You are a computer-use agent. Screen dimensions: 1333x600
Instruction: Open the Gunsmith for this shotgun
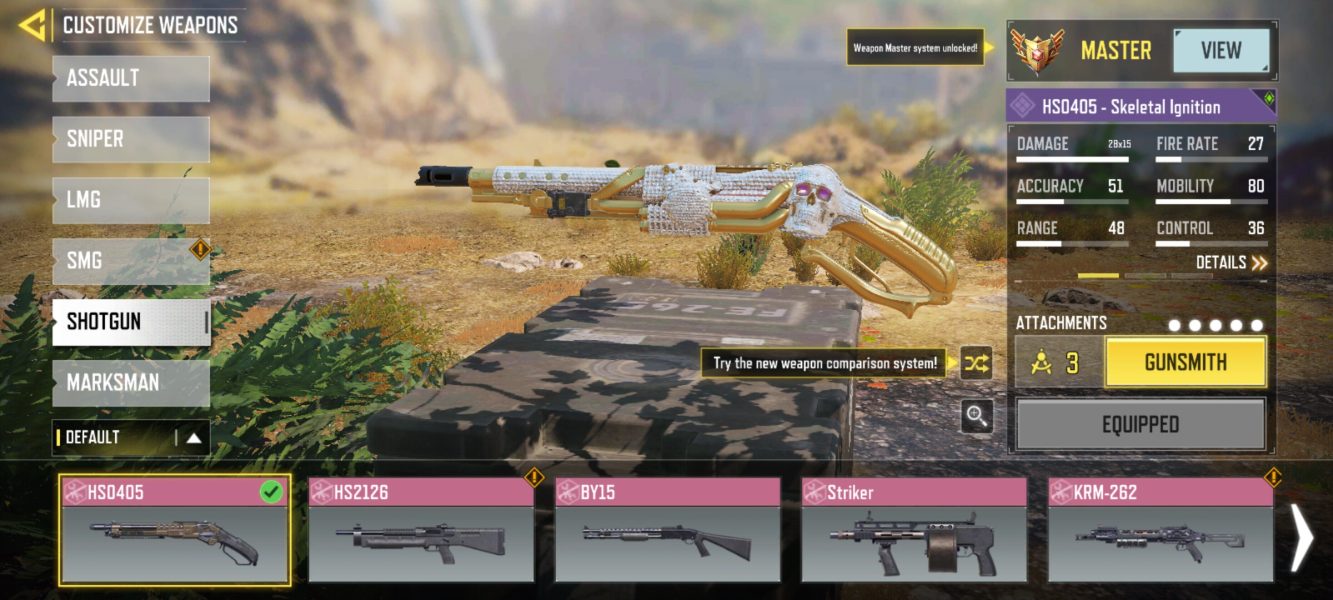point(1185,362)
